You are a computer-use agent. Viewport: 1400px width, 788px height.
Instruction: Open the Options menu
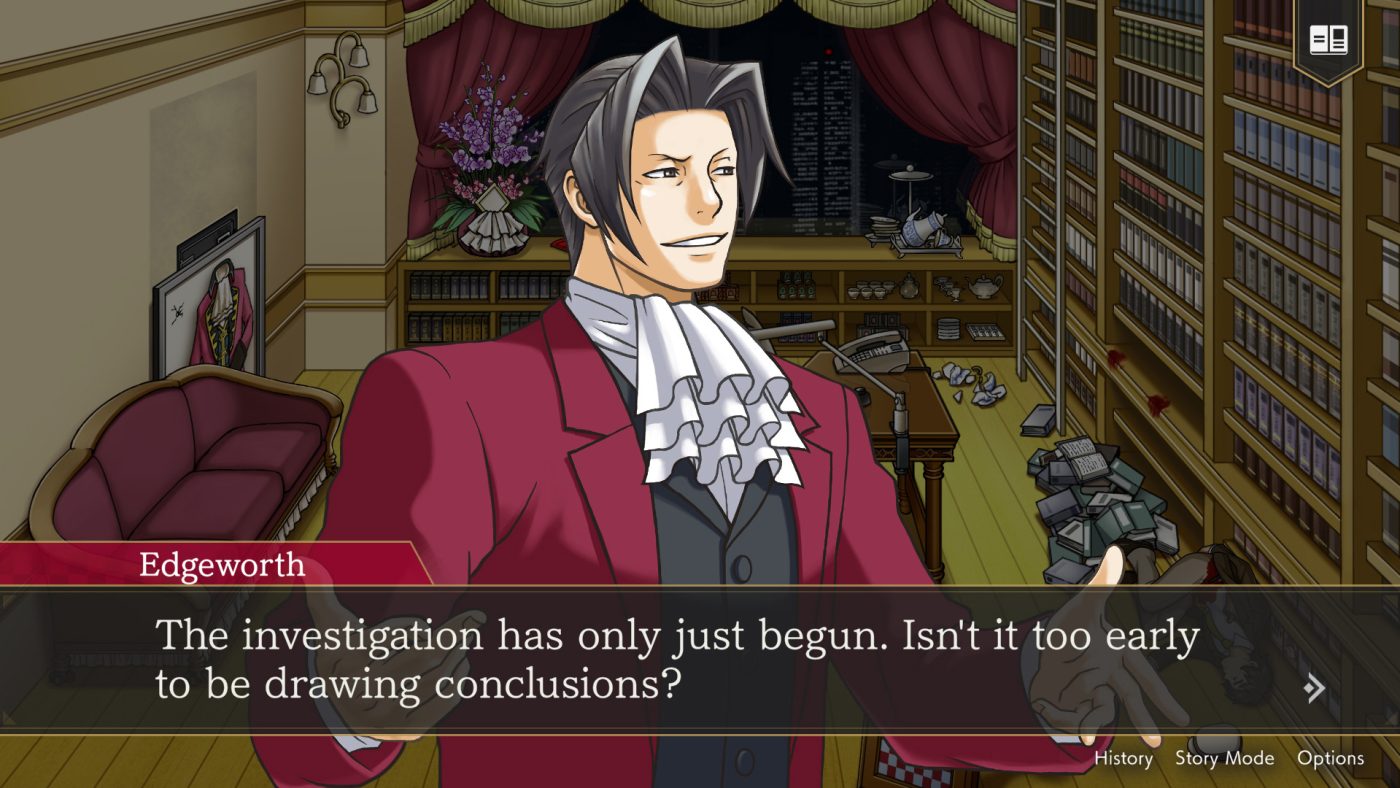click(x=1333, y=758)
